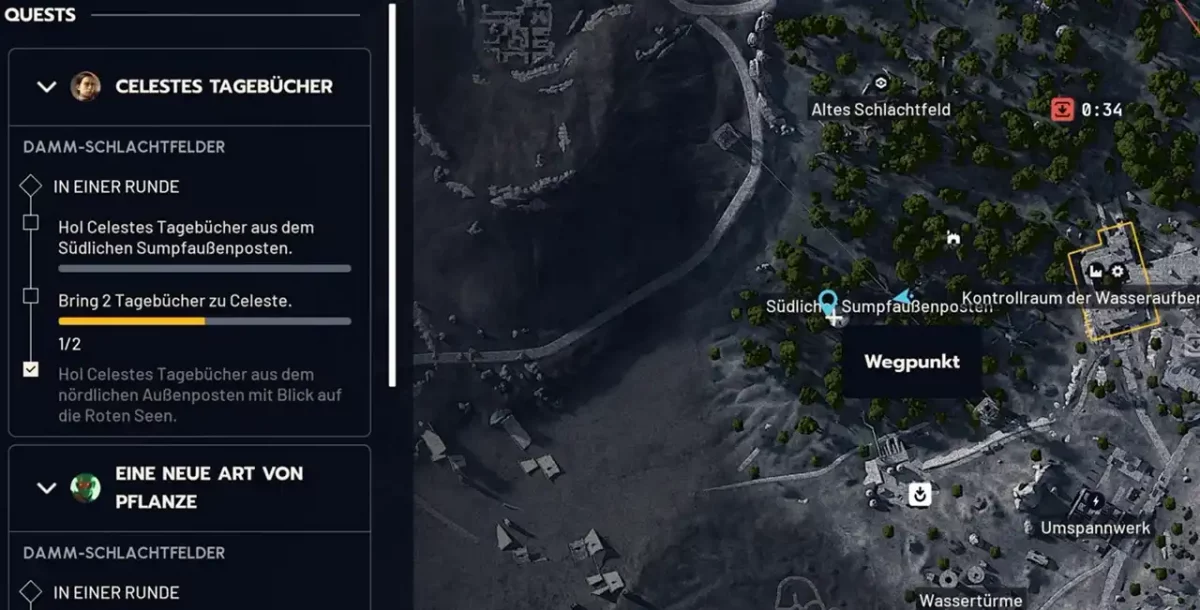
Task: Click the green plant quest portrait
Action: click(x=85, y=487)
